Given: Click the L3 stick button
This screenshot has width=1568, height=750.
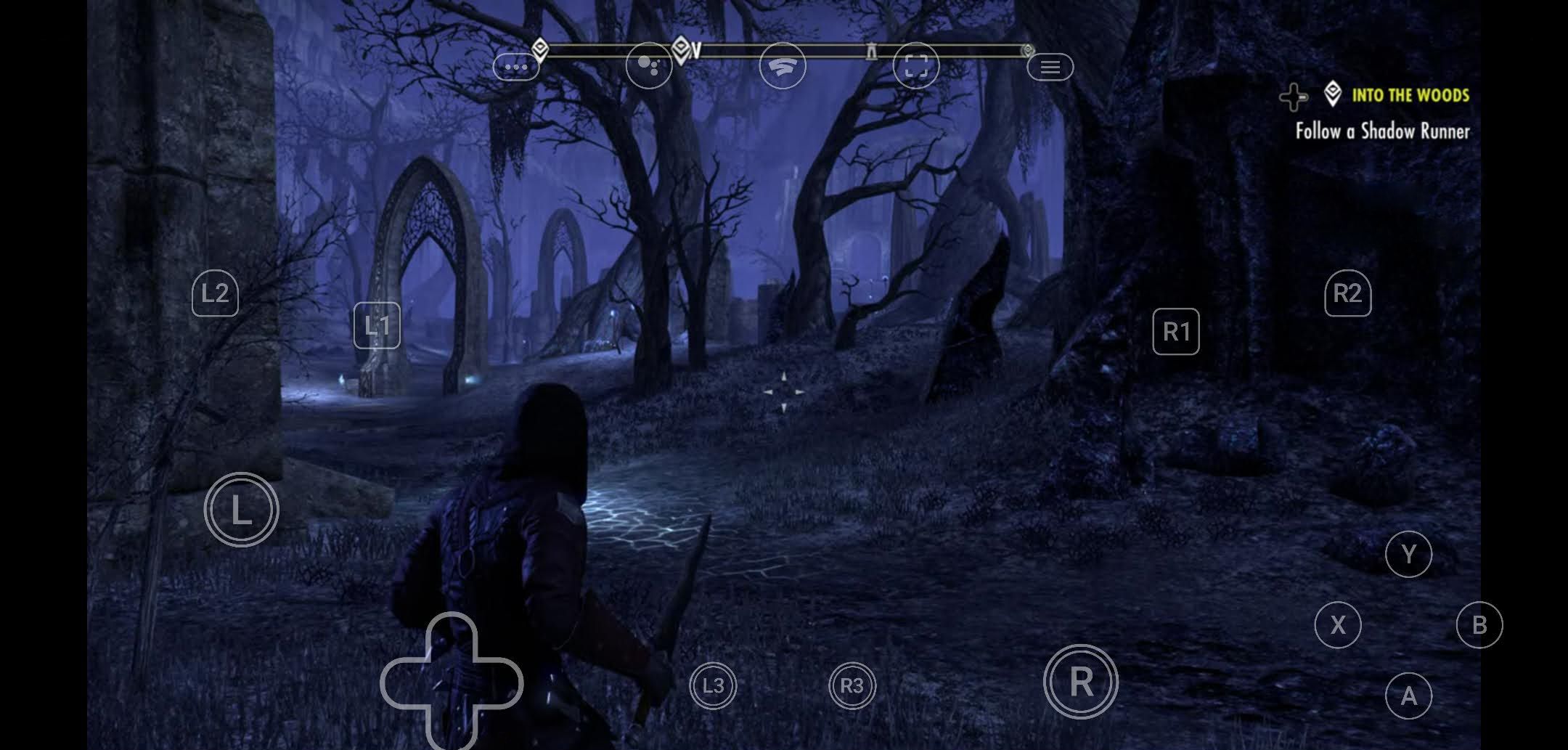Looking at the screenshot, I should [x=713, y=685].
